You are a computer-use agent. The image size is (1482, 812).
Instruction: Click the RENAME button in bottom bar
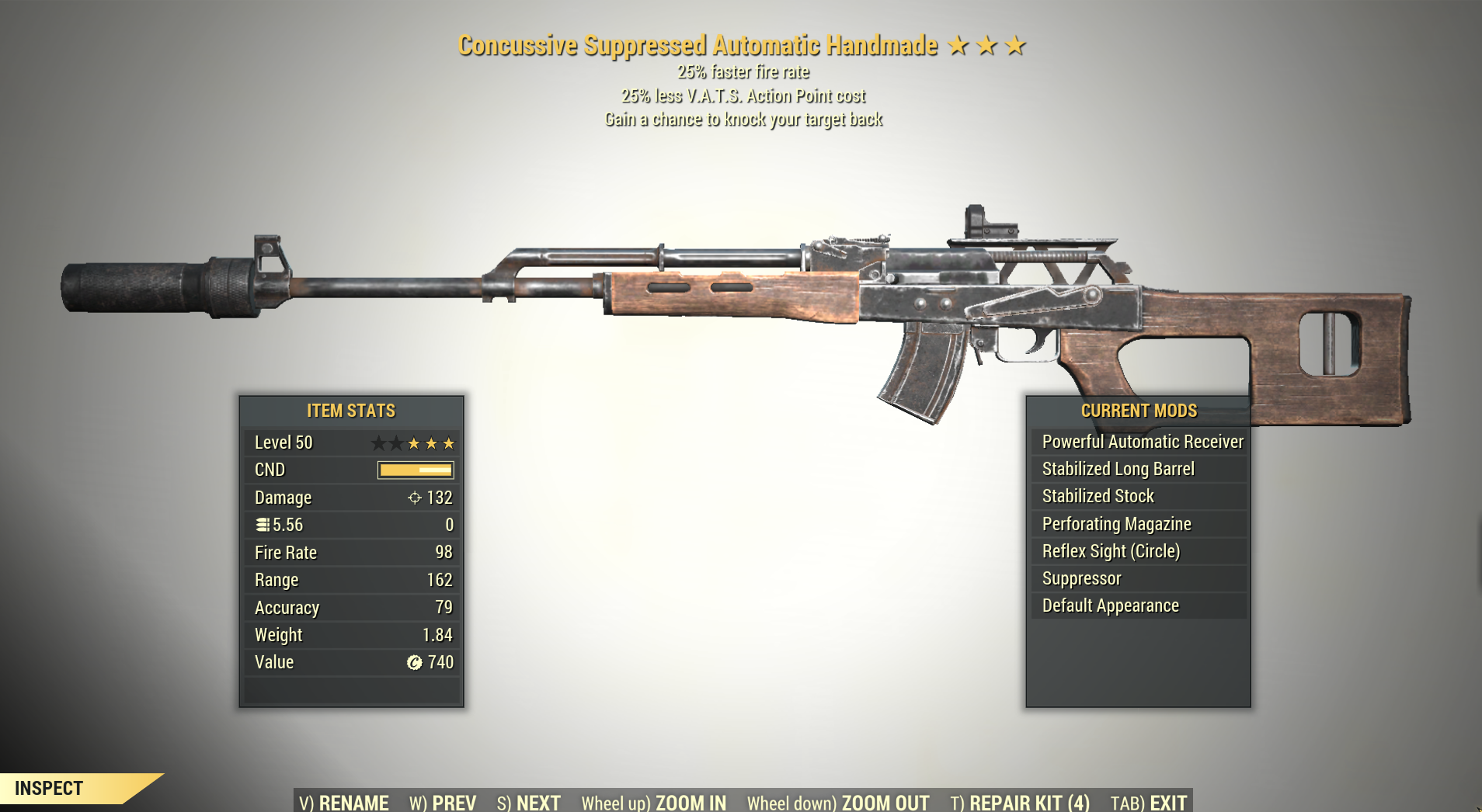pyautogui.click(x=343, y=802)
